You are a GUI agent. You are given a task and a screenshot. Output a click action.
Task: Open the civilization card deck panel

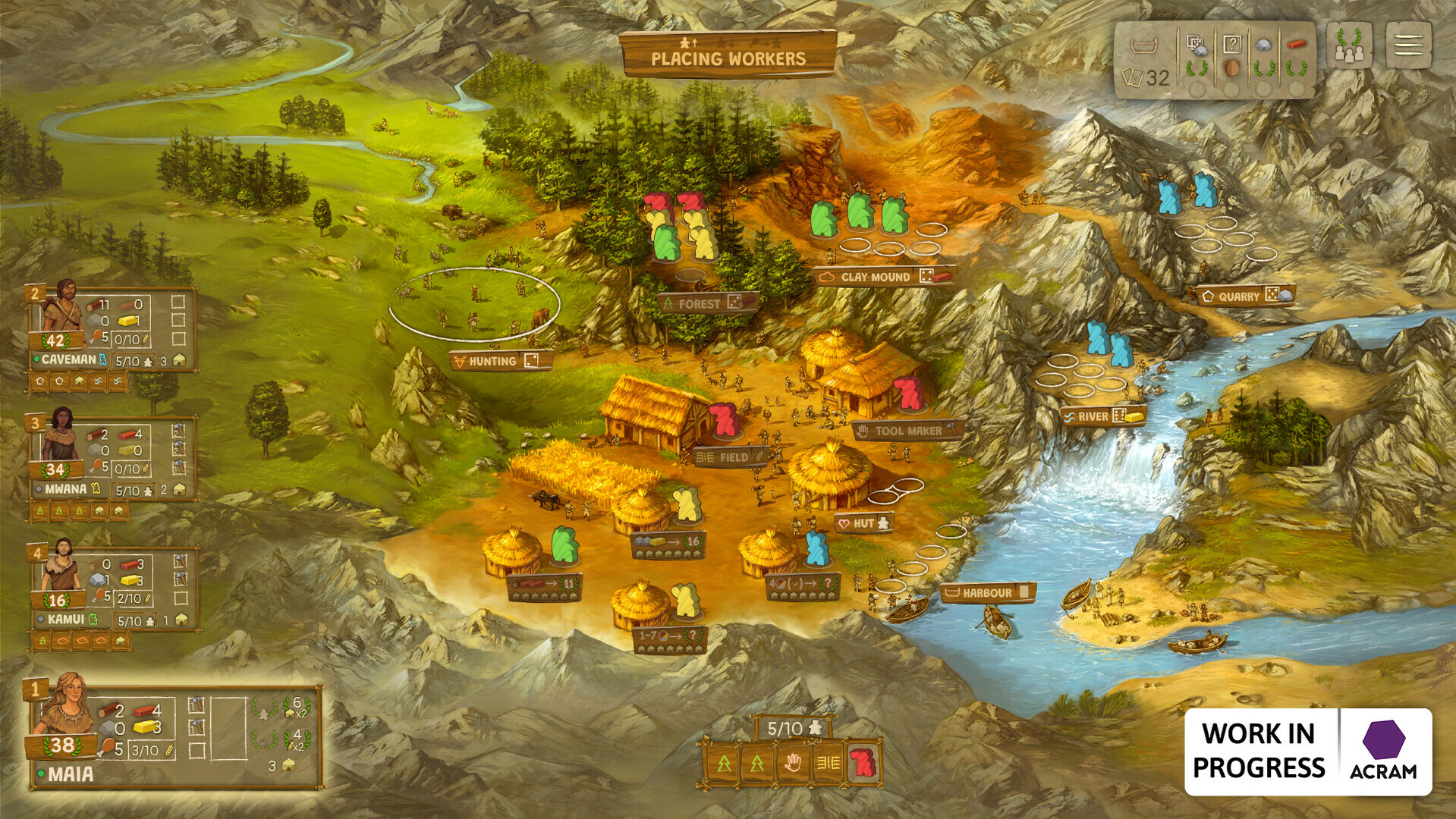[x=1145, y=61]
